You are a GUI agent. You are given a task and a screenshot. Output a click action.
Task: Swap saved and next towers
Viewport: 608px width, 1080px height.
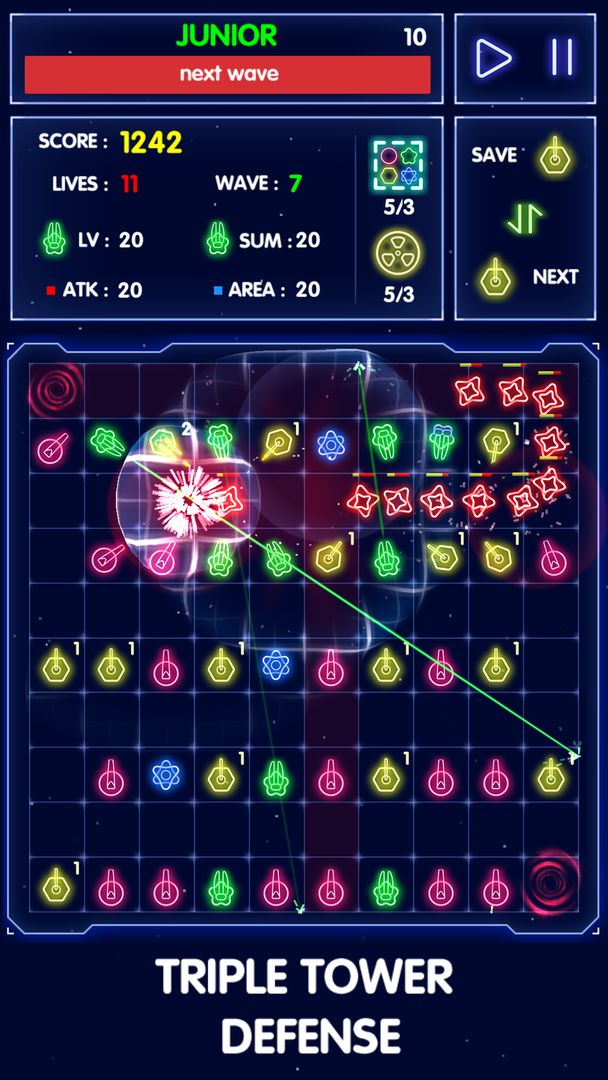point(524,216)
